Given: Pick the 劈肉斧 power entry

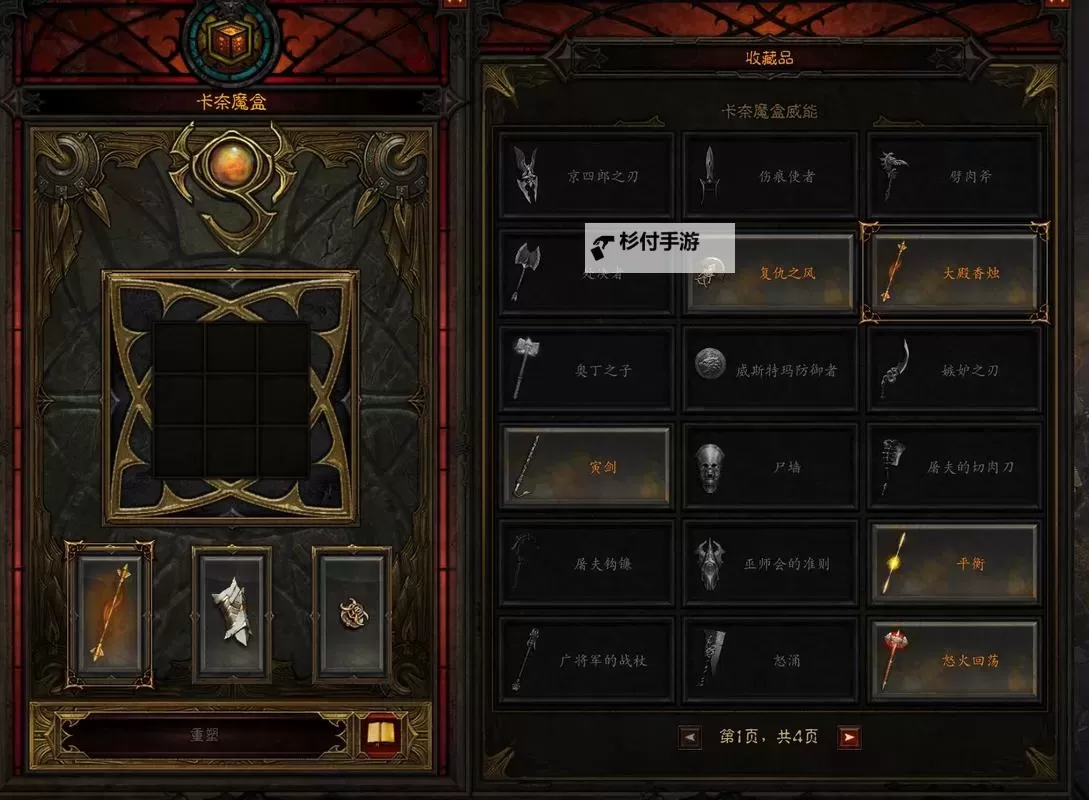Looking at the screenshot, I should pyautogui.click(x=955, y=176).
